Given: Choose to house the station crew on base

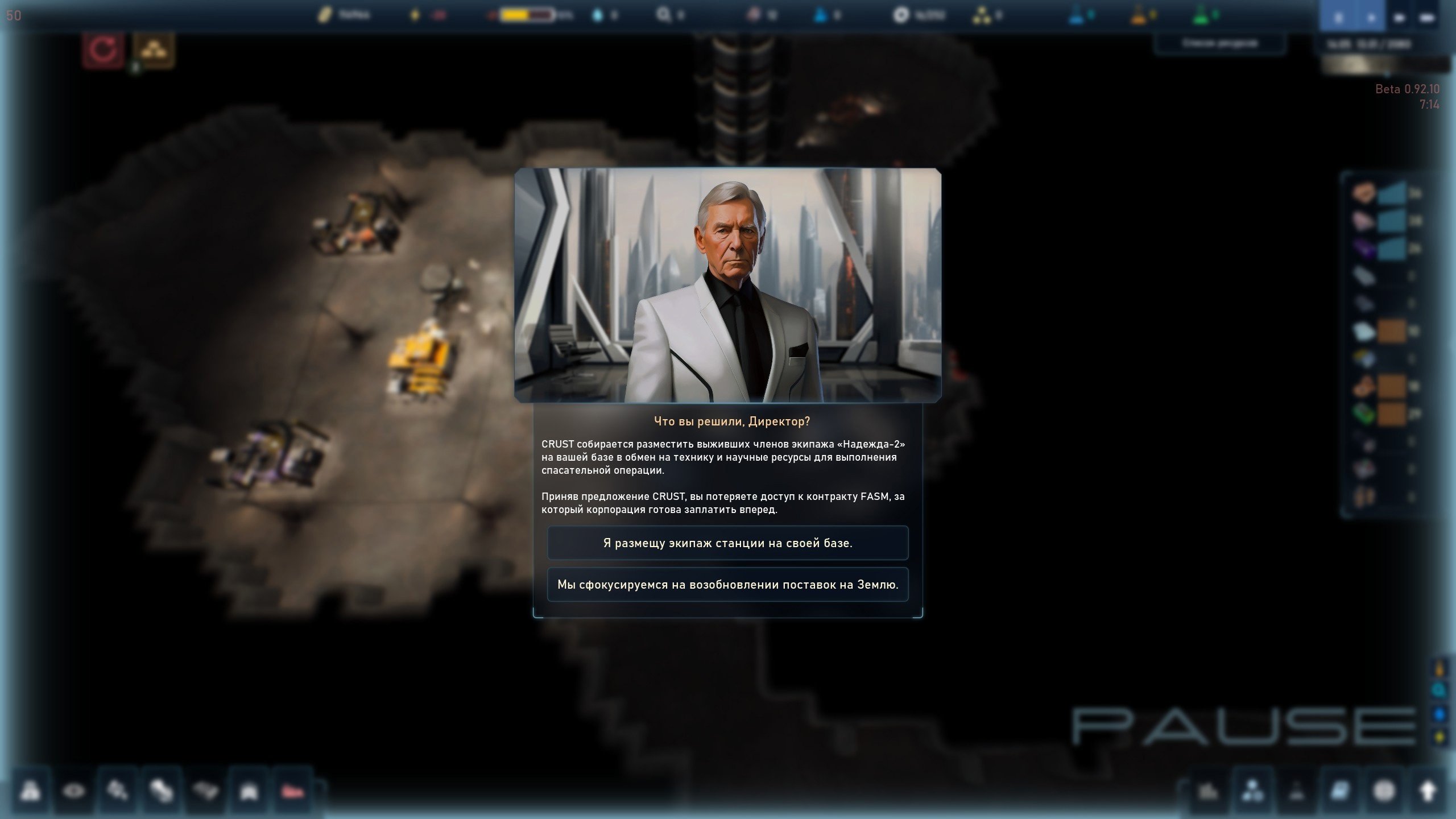Looking at the screenshot, I should click(727, 543).
